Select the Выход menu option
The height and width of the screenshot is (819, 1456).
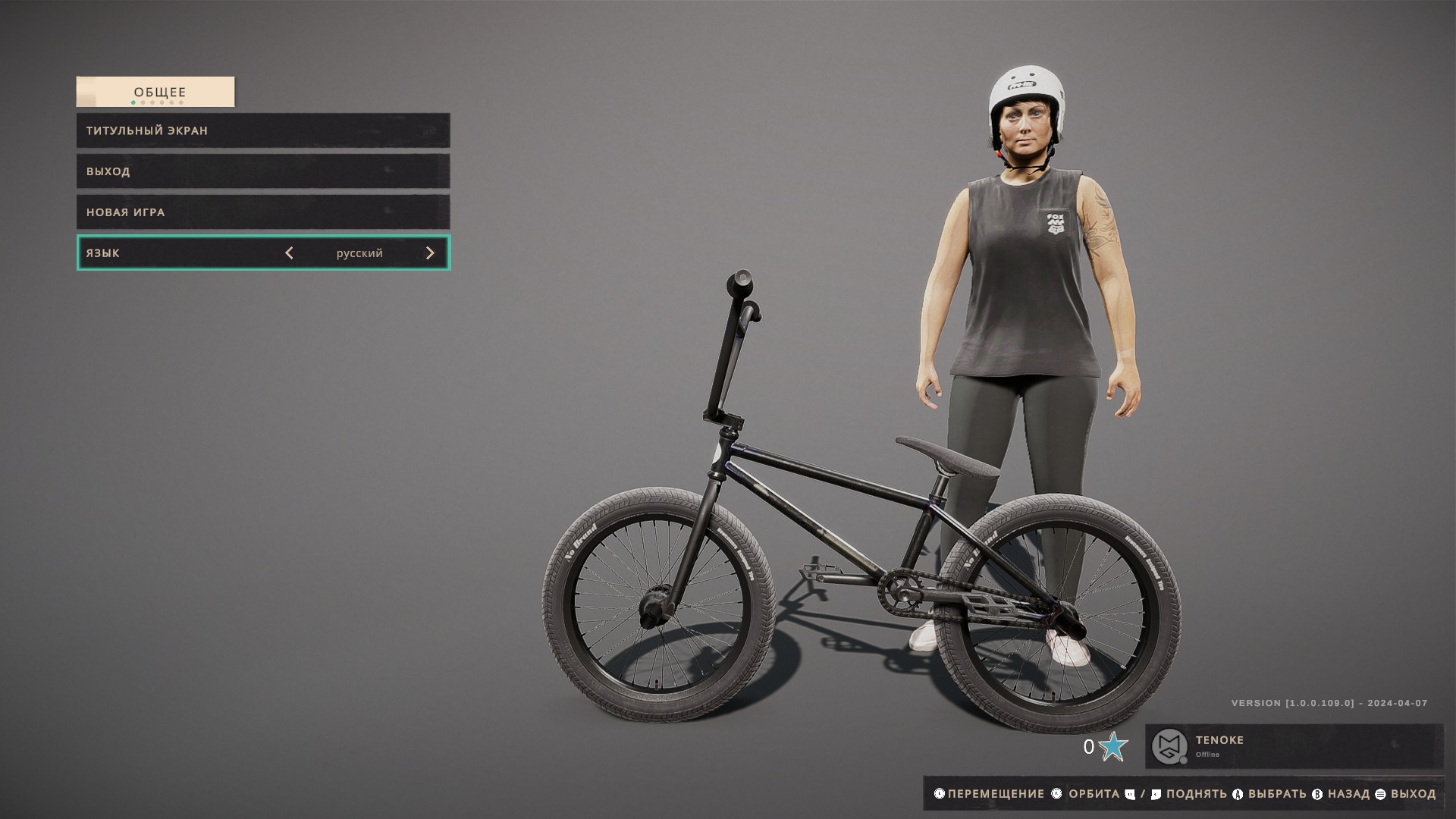click(x=262, y=171)
